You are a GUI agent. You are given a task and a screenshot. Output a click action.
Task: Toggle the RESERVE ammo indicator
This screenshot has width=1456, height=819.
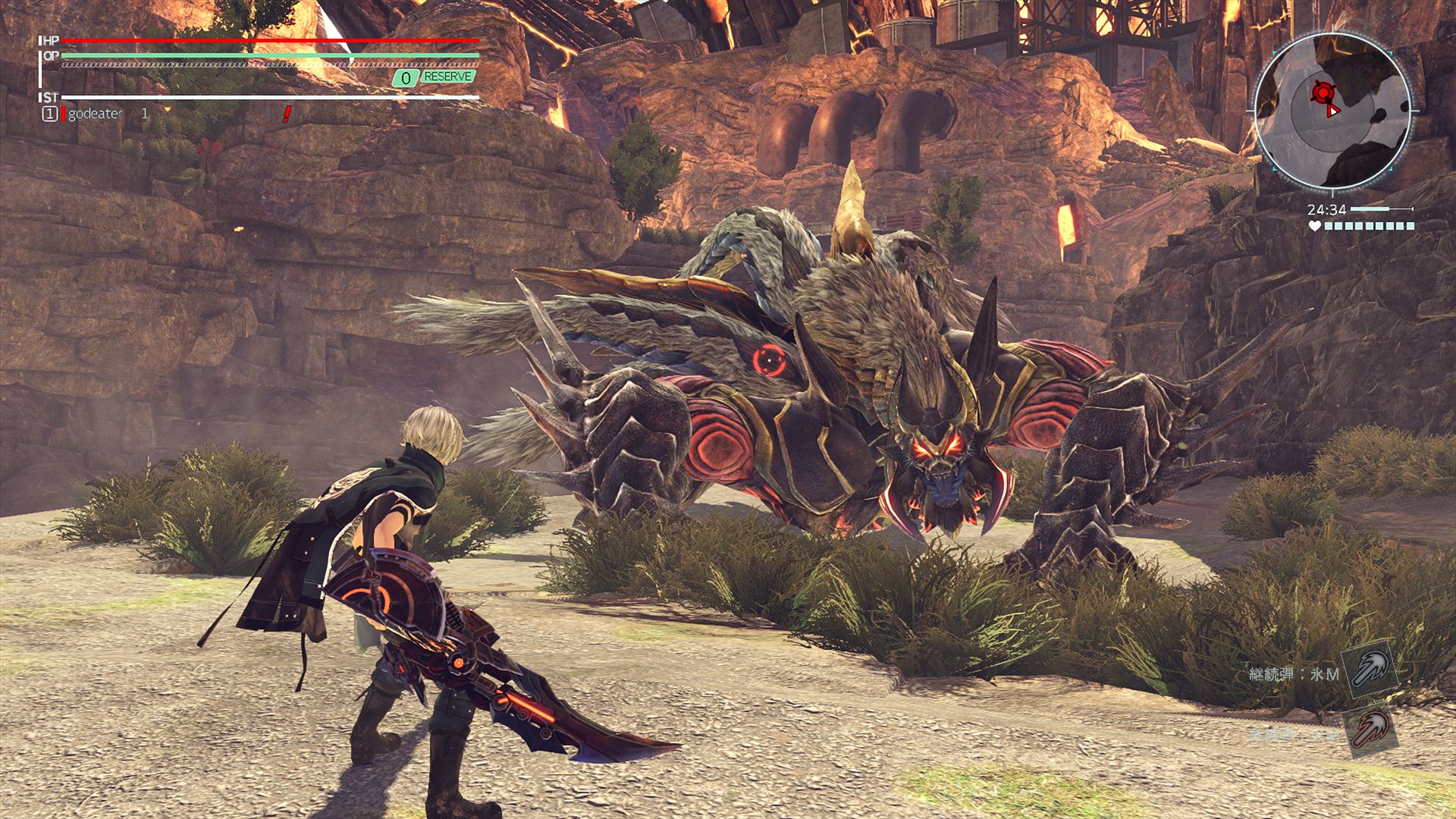pos(449,77)
